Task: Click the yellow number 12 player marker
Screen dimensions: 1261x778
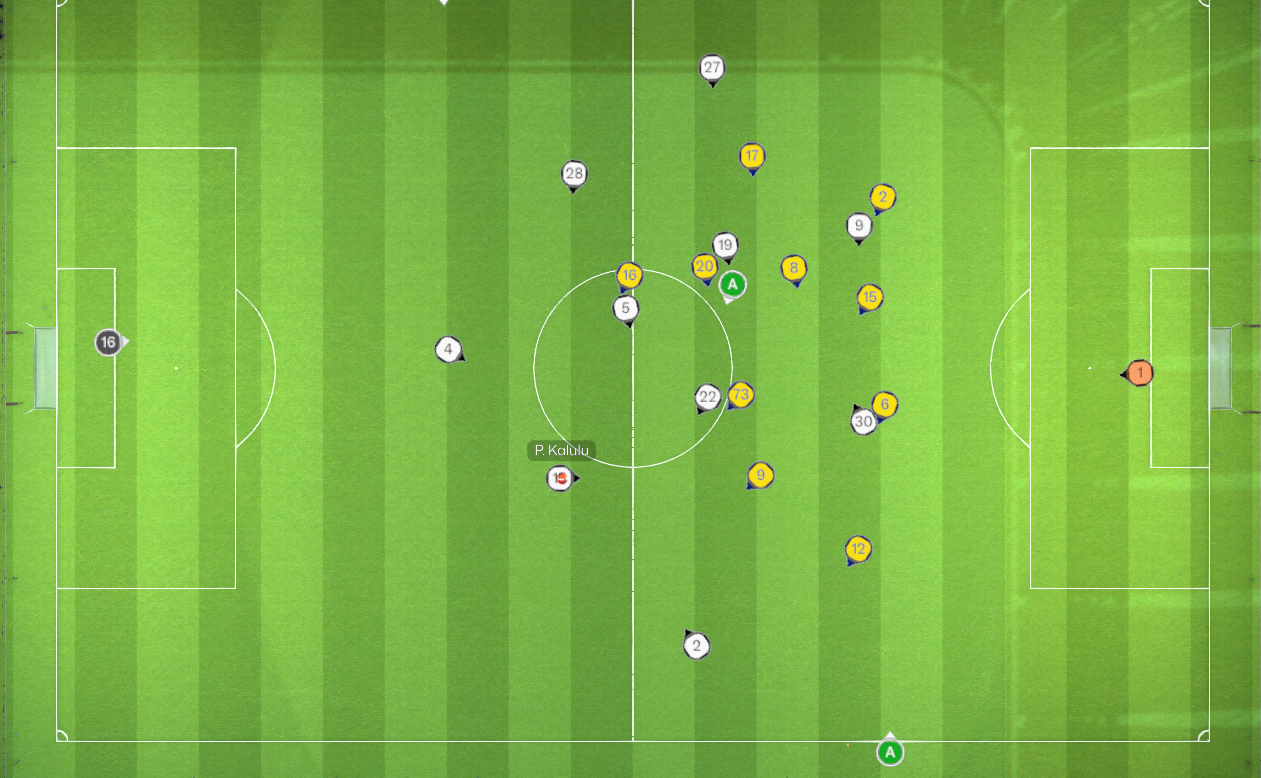Action: point(858,549)
